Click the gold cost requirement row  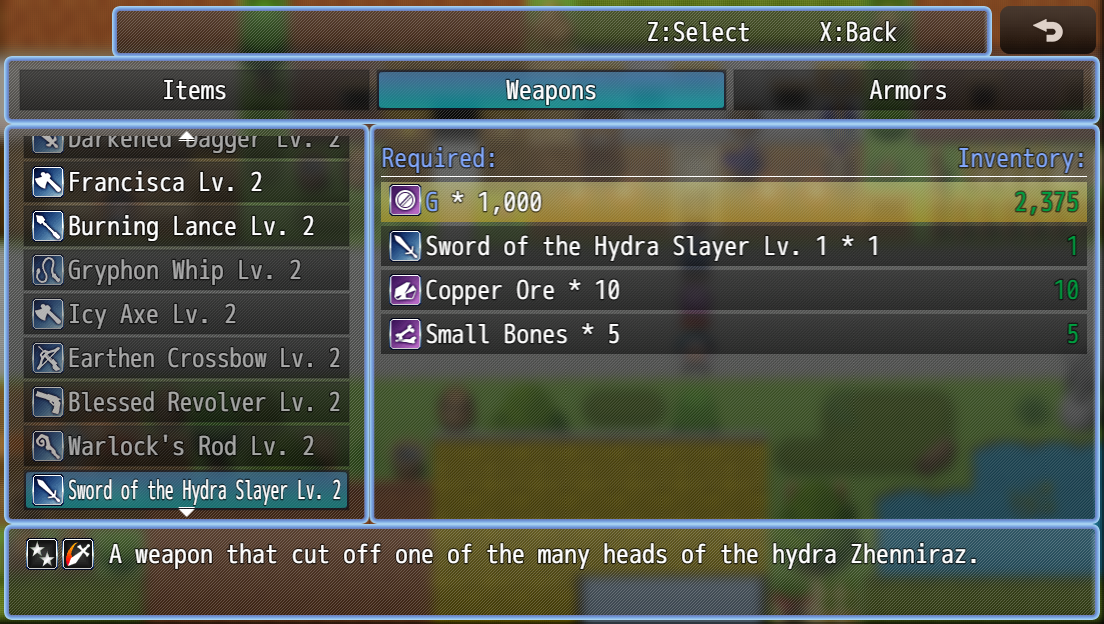pos(734,203)
